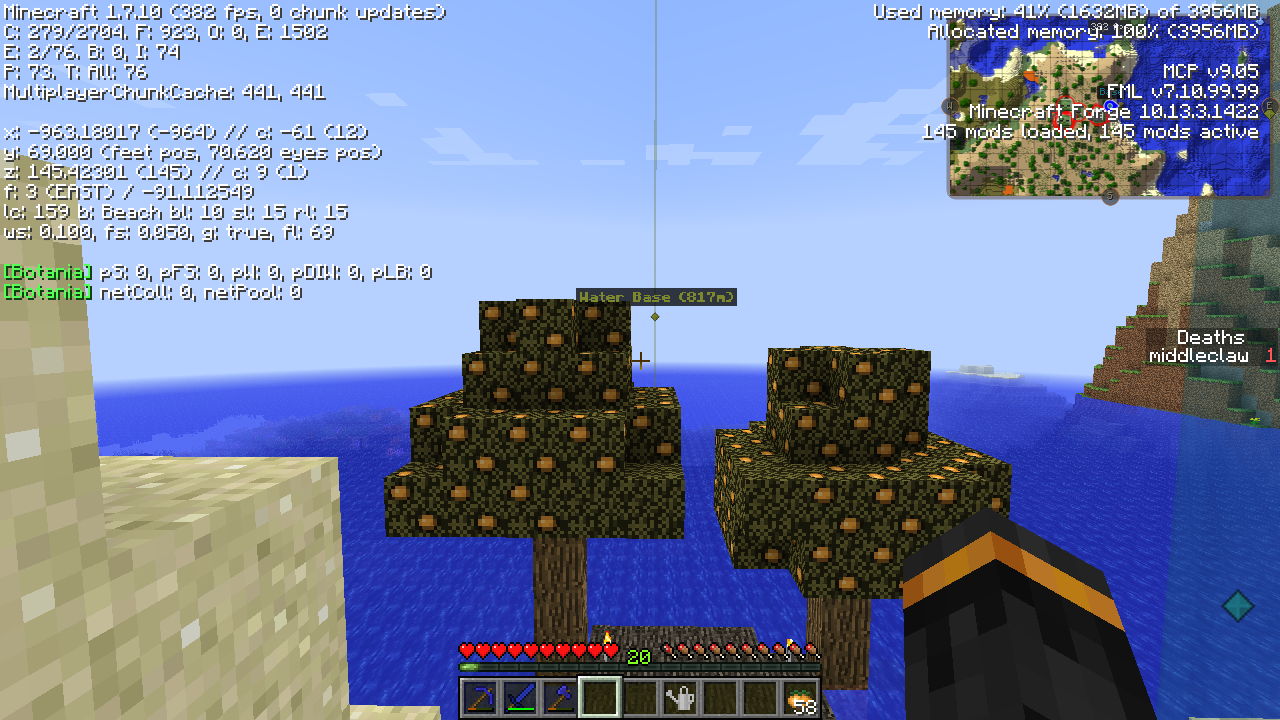Click the minimap's East compass marker
The image size is (1280, 720).
click(1271, 105)
